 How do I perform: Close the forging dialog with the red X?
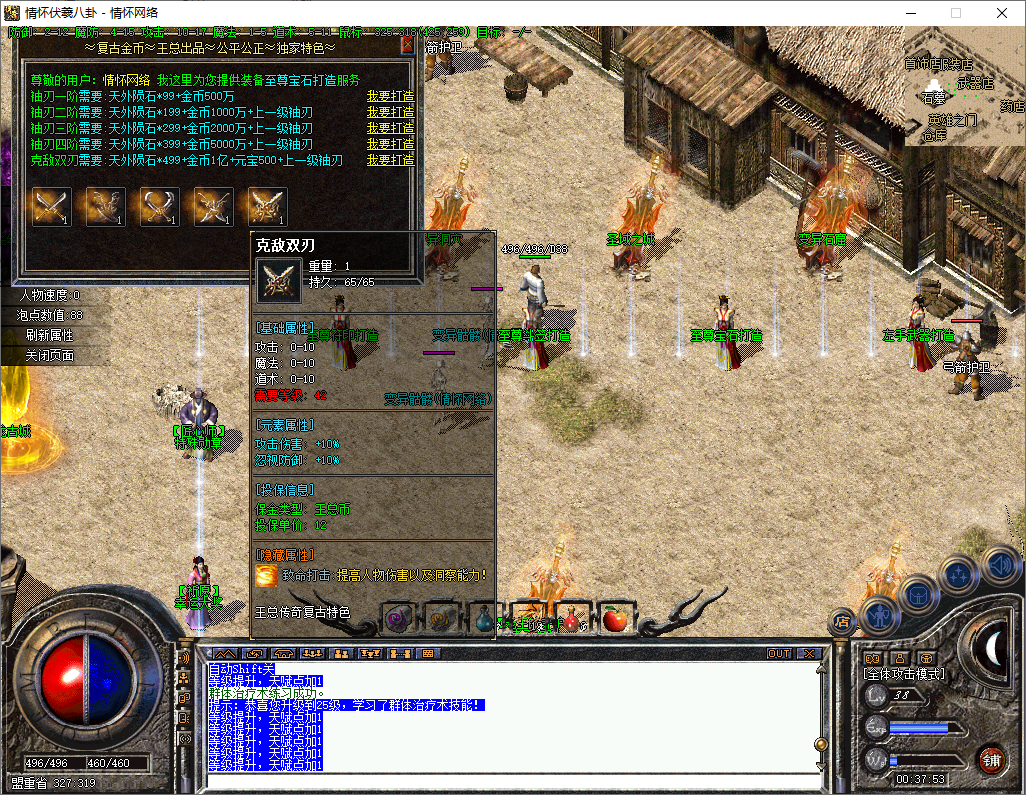click(x=407, y=45)
